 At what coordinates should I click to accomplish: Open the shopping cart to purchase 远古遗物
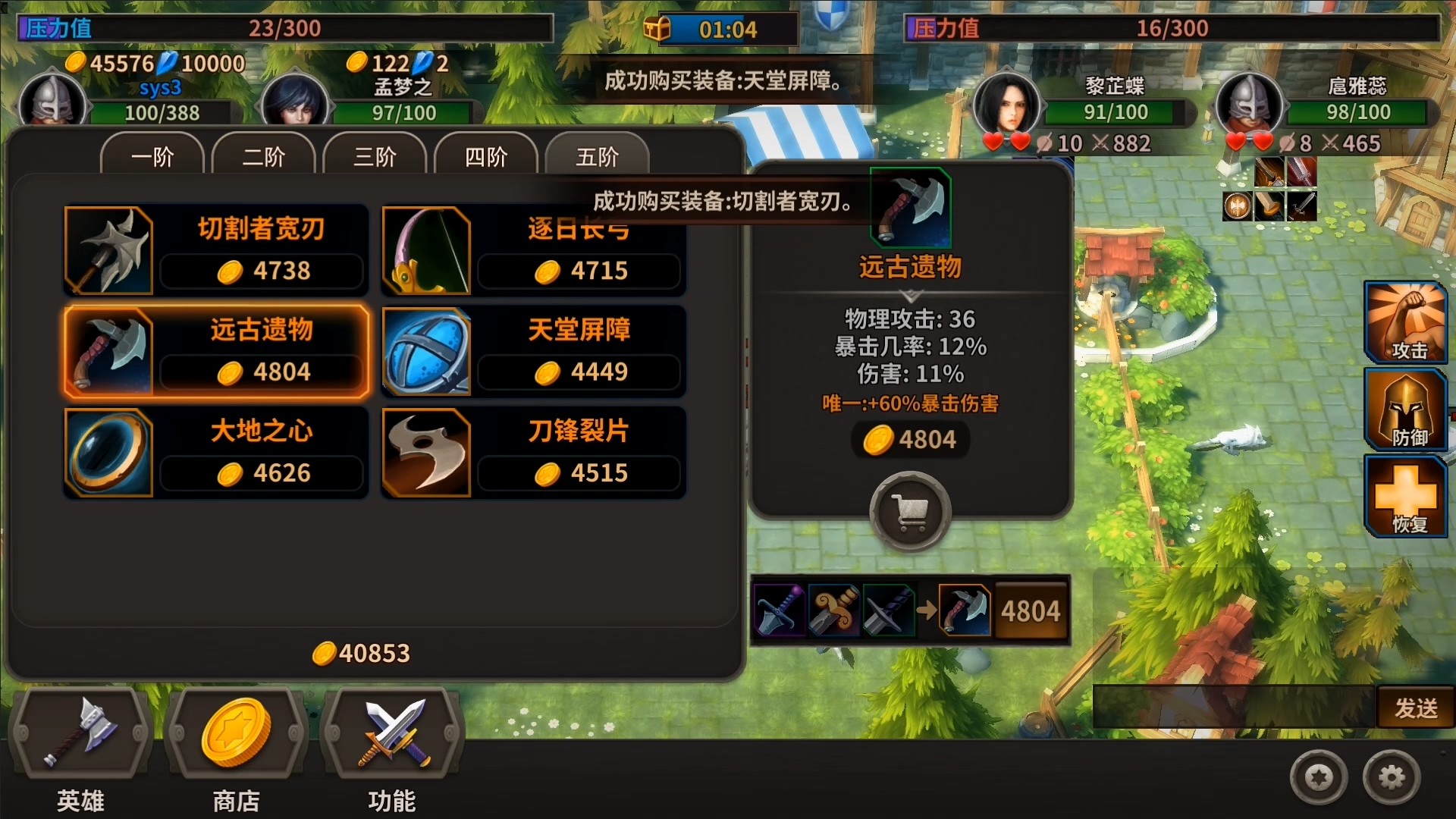(x=910, y=511)
